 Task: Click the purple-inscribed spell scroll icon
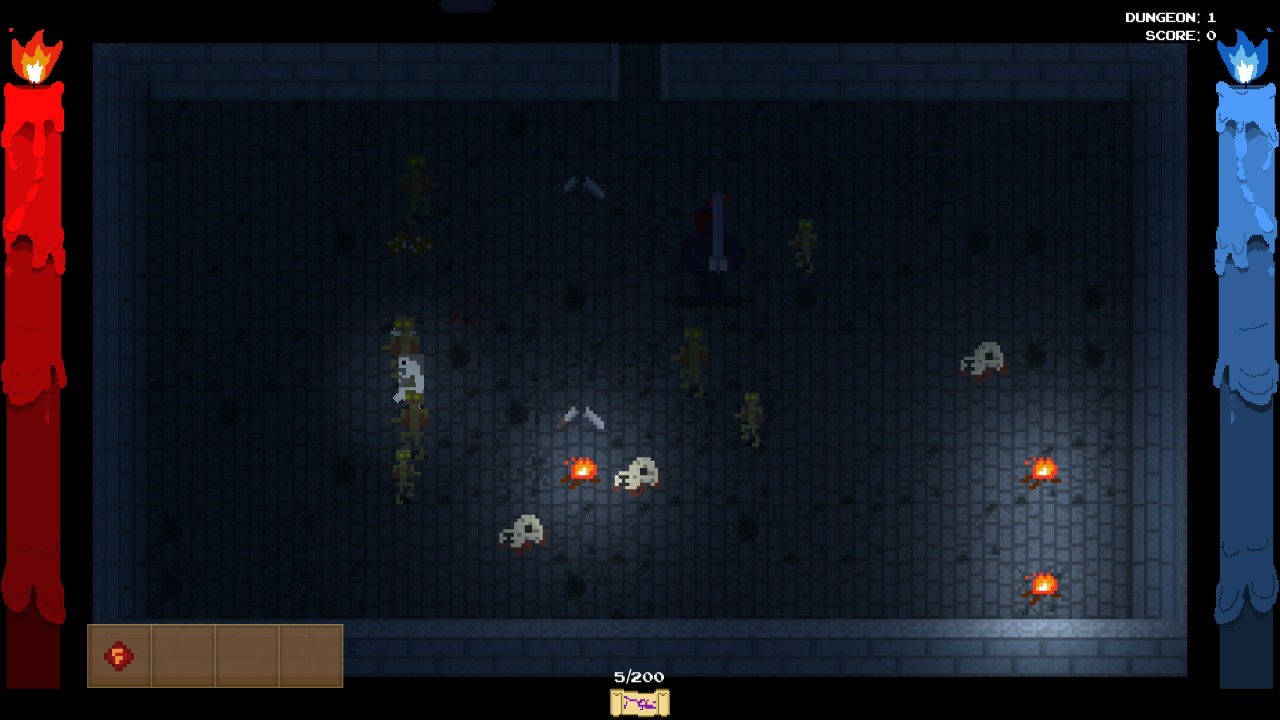click(639, 703)
